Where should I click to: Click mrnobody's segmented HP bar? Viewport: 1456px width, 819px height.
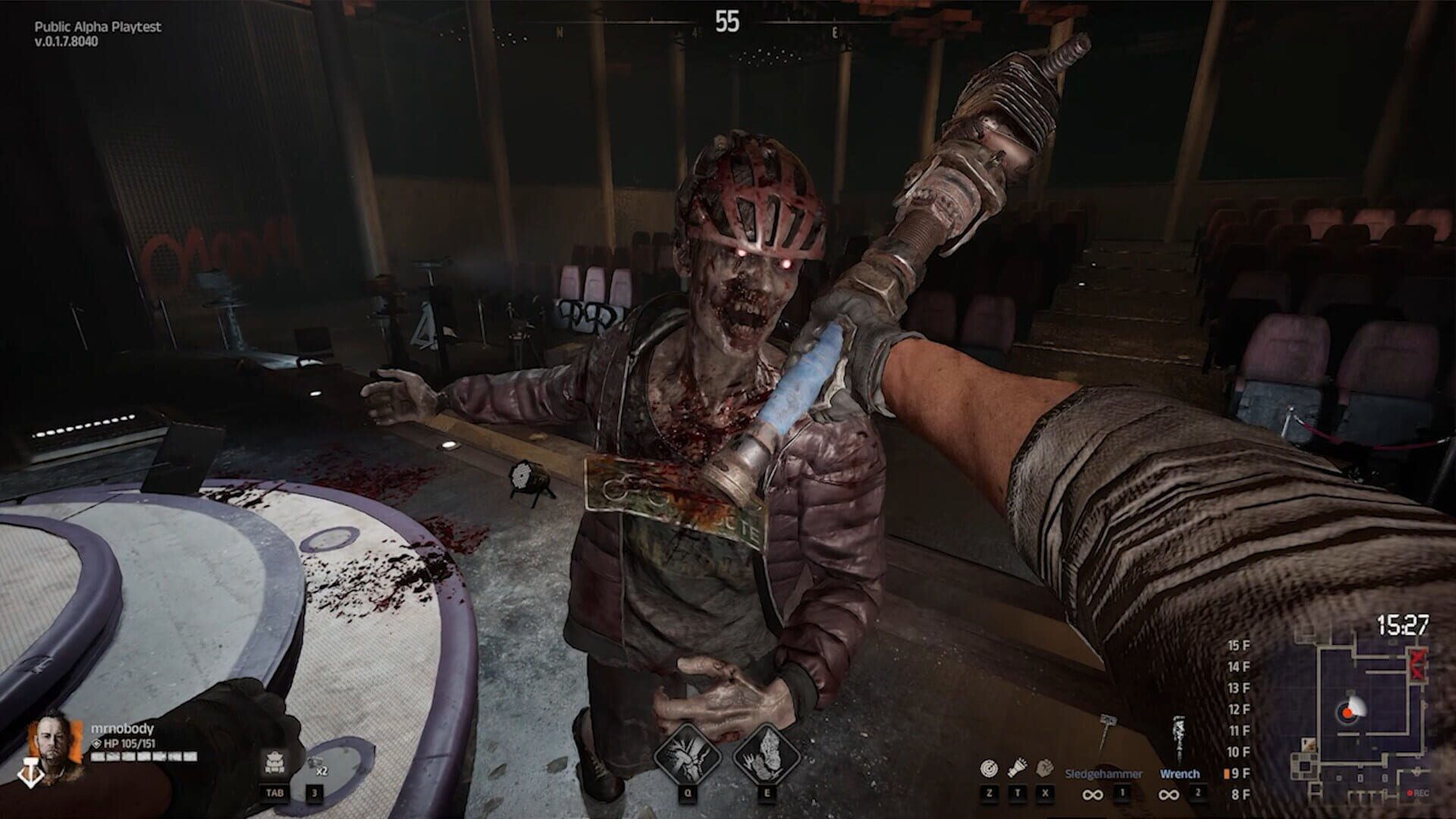click(144, 758)
